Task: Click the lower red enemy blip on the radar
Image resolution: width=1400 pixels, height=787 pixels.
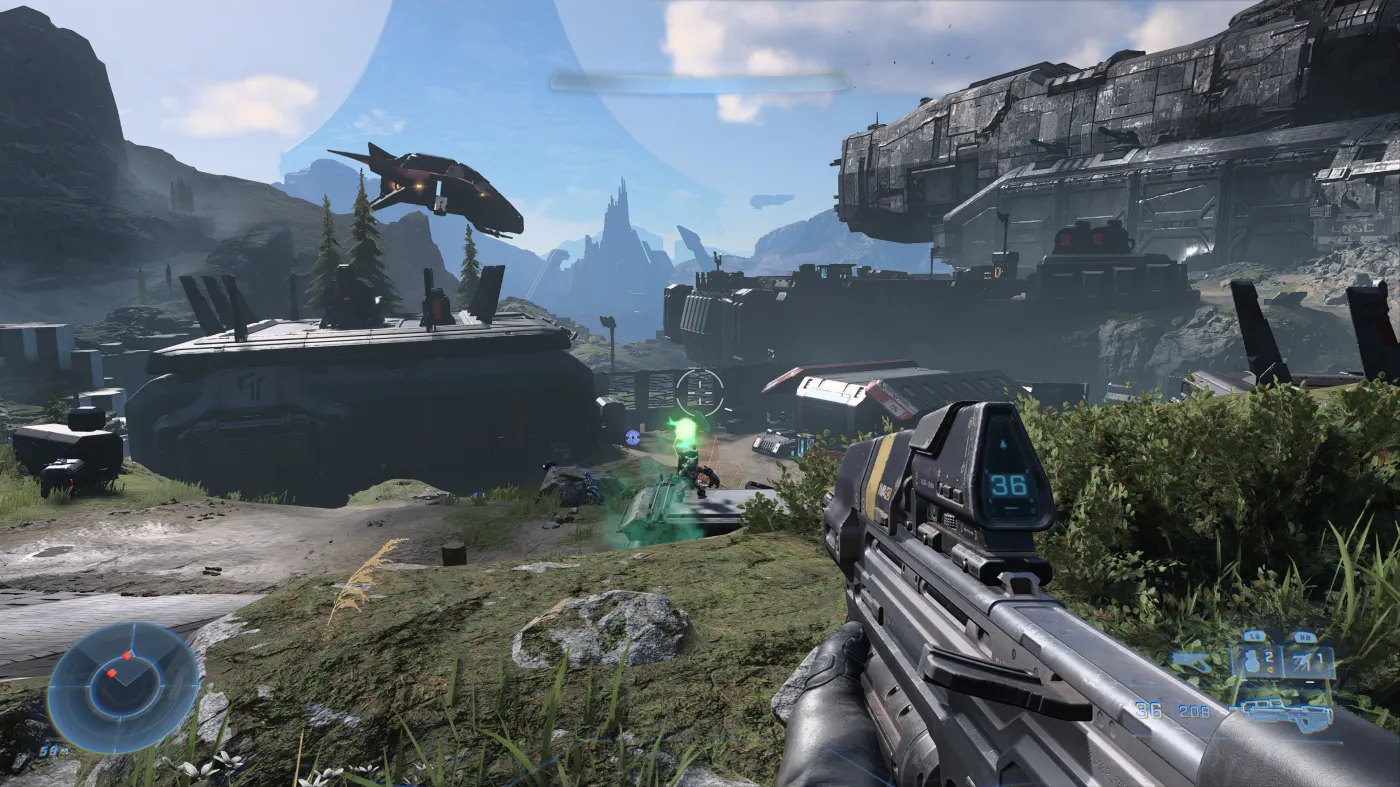Action: pos(111,673)
